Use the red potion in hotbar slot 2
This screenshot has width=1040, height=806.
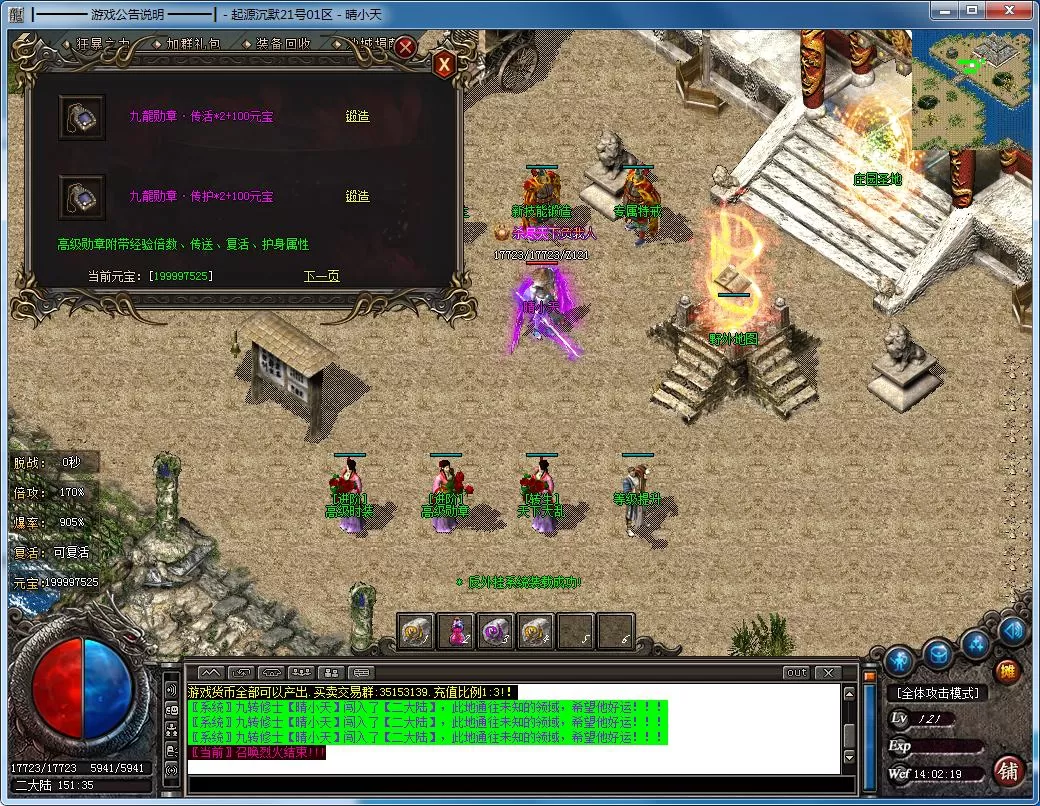click(x=456, y=631)
